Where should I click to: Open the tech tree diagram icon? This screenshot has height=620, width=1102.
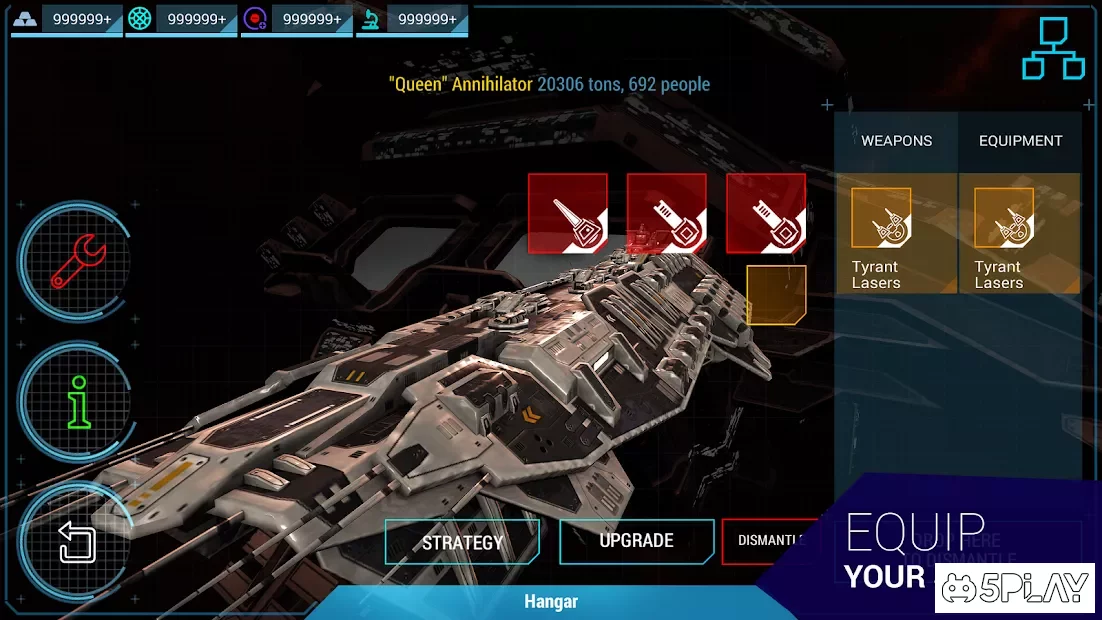pyautogui.click(x=1053, y=48)
